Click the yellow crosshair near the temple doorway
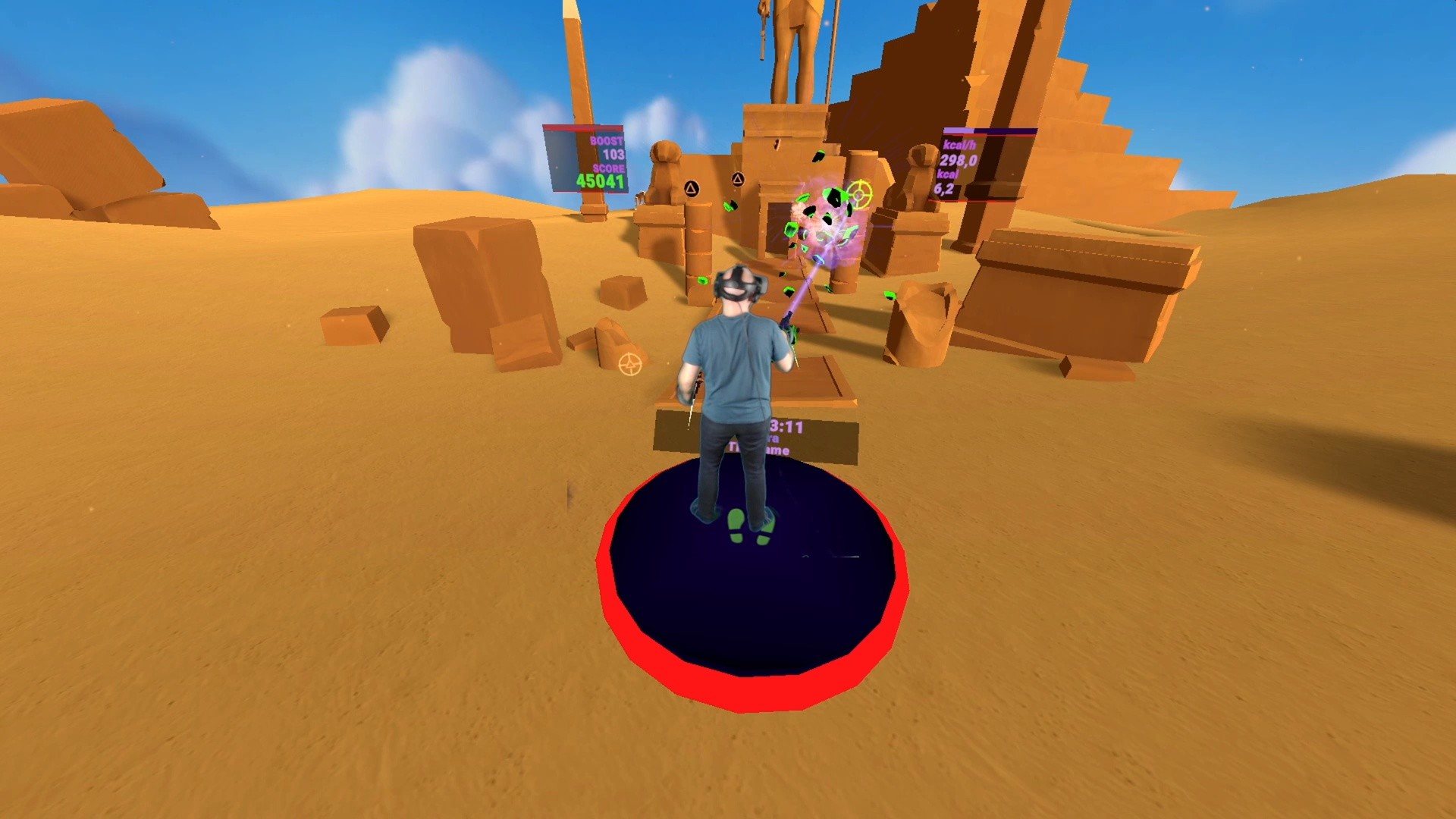1456x819 pixels. [x=859, y=193]
